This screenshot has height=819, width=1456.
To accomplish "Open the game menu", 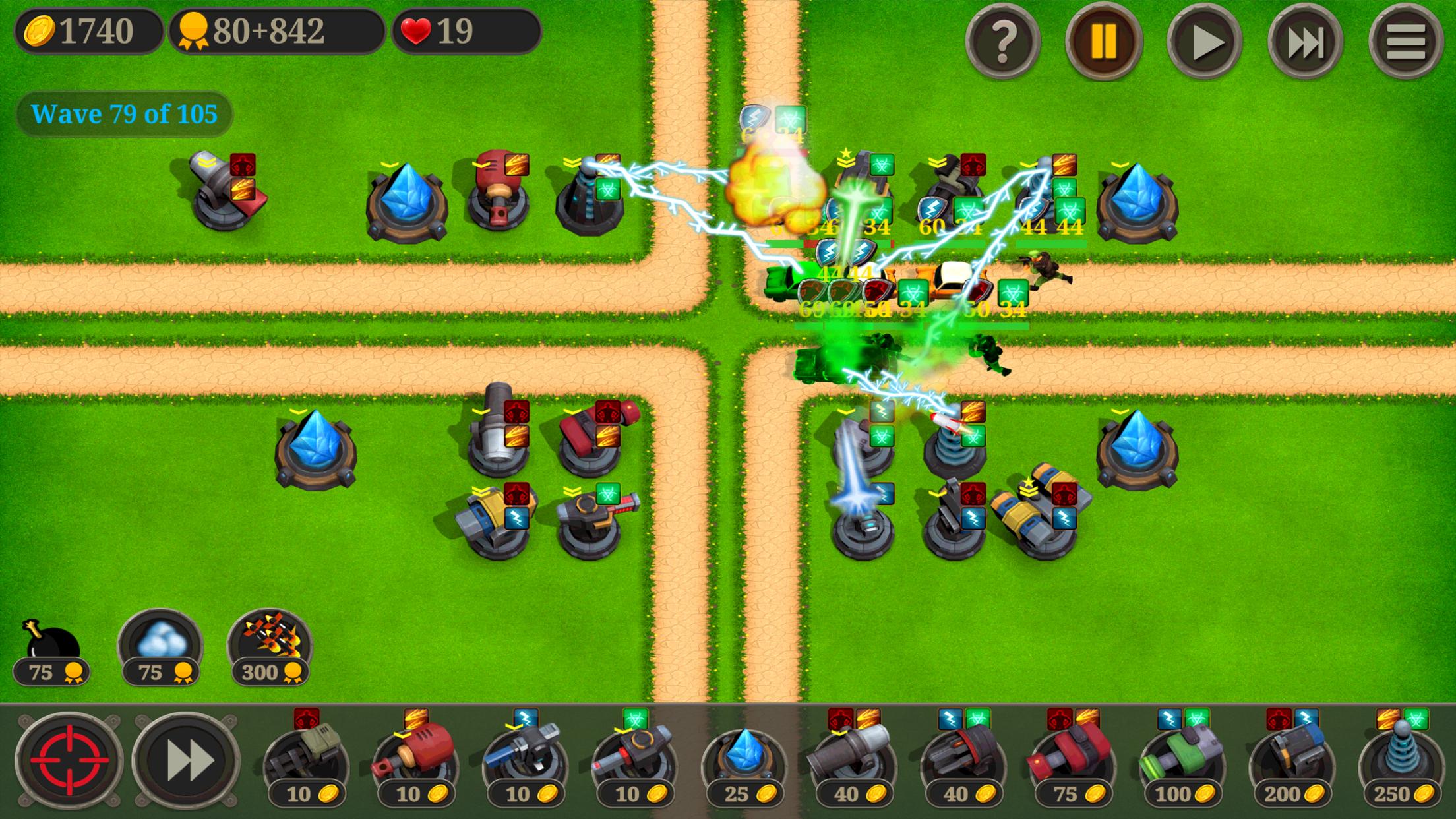I will click(x=1407, y=42).
